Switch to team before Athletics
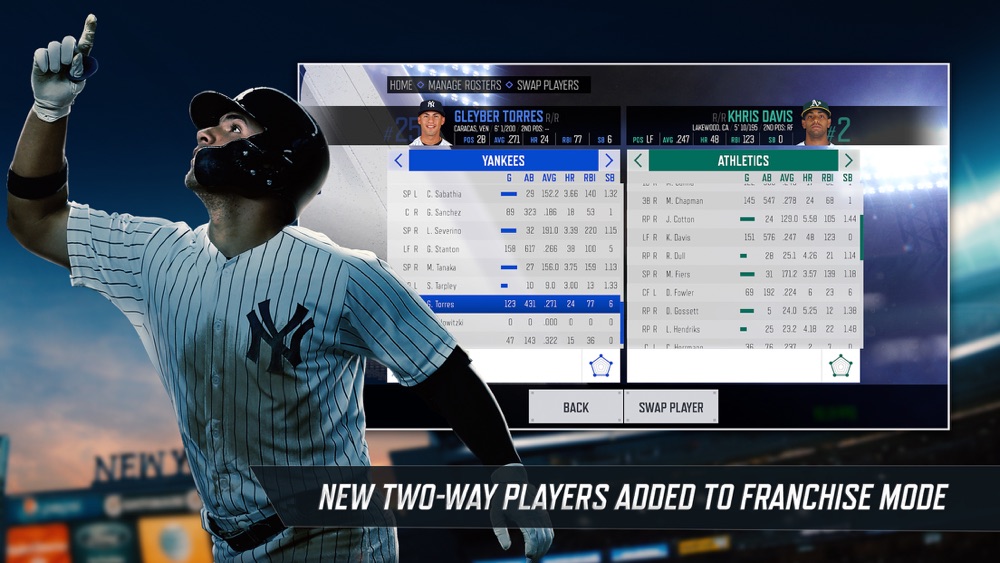This screenshot has height=563, width=1000. [x=637, y=160]
